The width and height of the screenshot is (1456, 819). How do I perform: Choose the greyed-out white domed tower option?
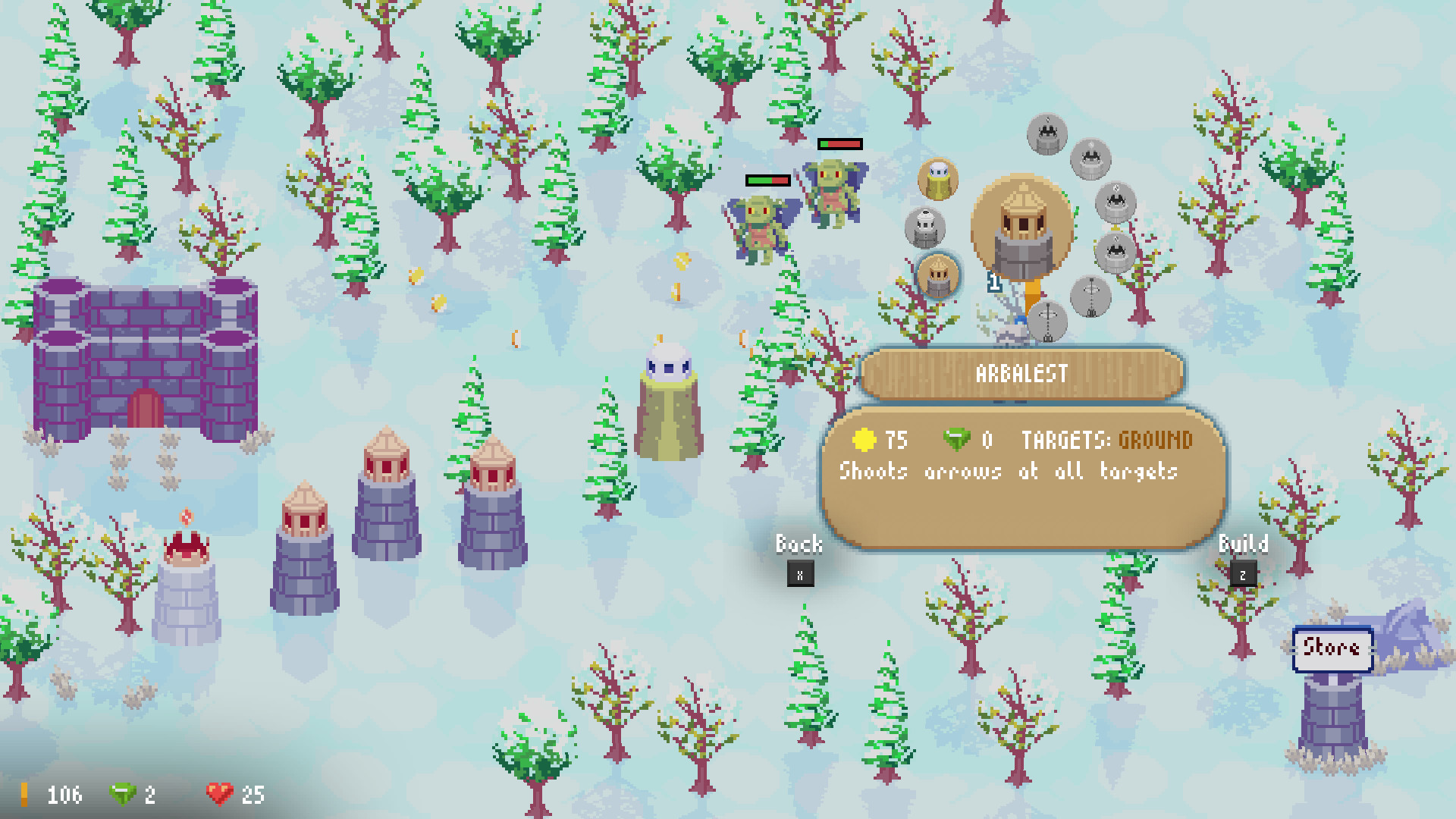pos(925,227)
